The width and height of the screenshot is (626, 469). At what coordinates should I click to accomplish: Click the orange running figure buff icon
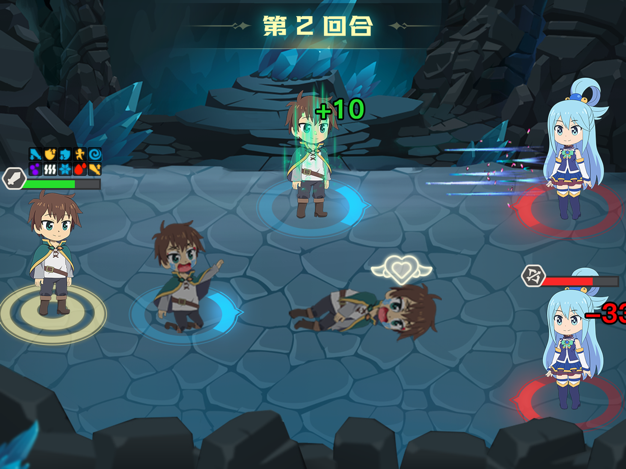click(80, 155)
